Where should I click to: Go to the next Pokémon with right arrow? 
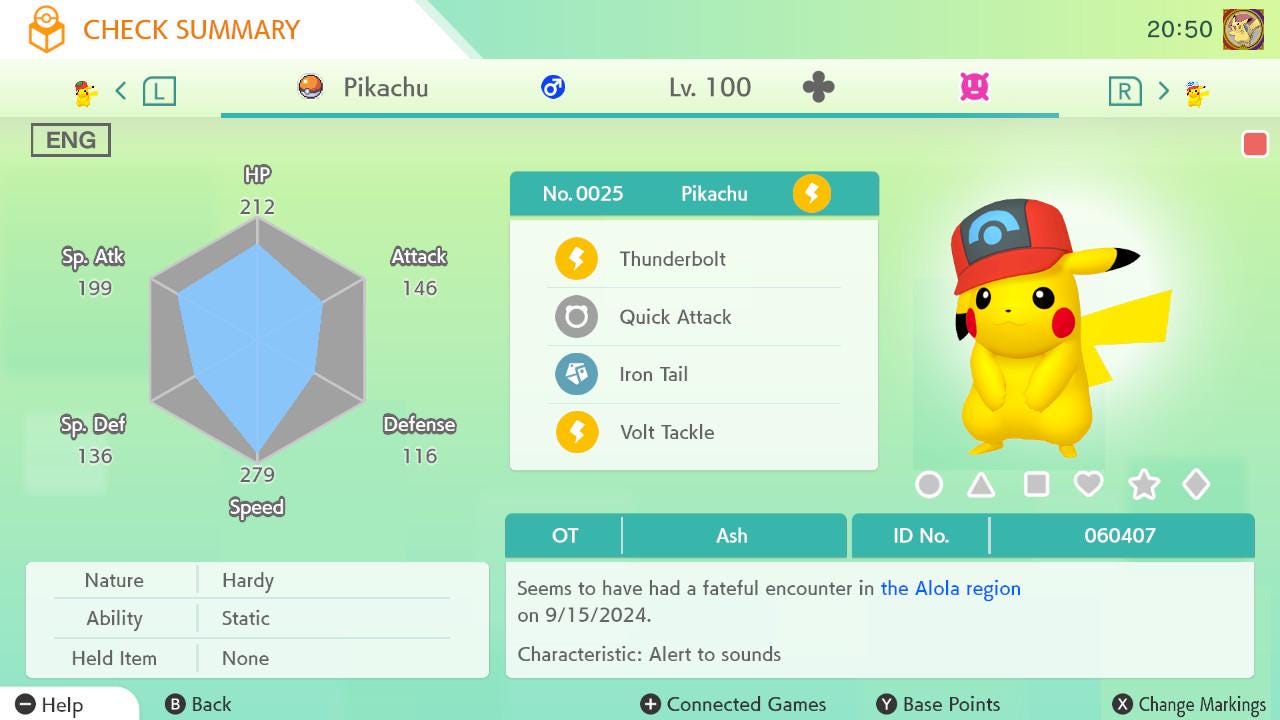point(1163,91)
